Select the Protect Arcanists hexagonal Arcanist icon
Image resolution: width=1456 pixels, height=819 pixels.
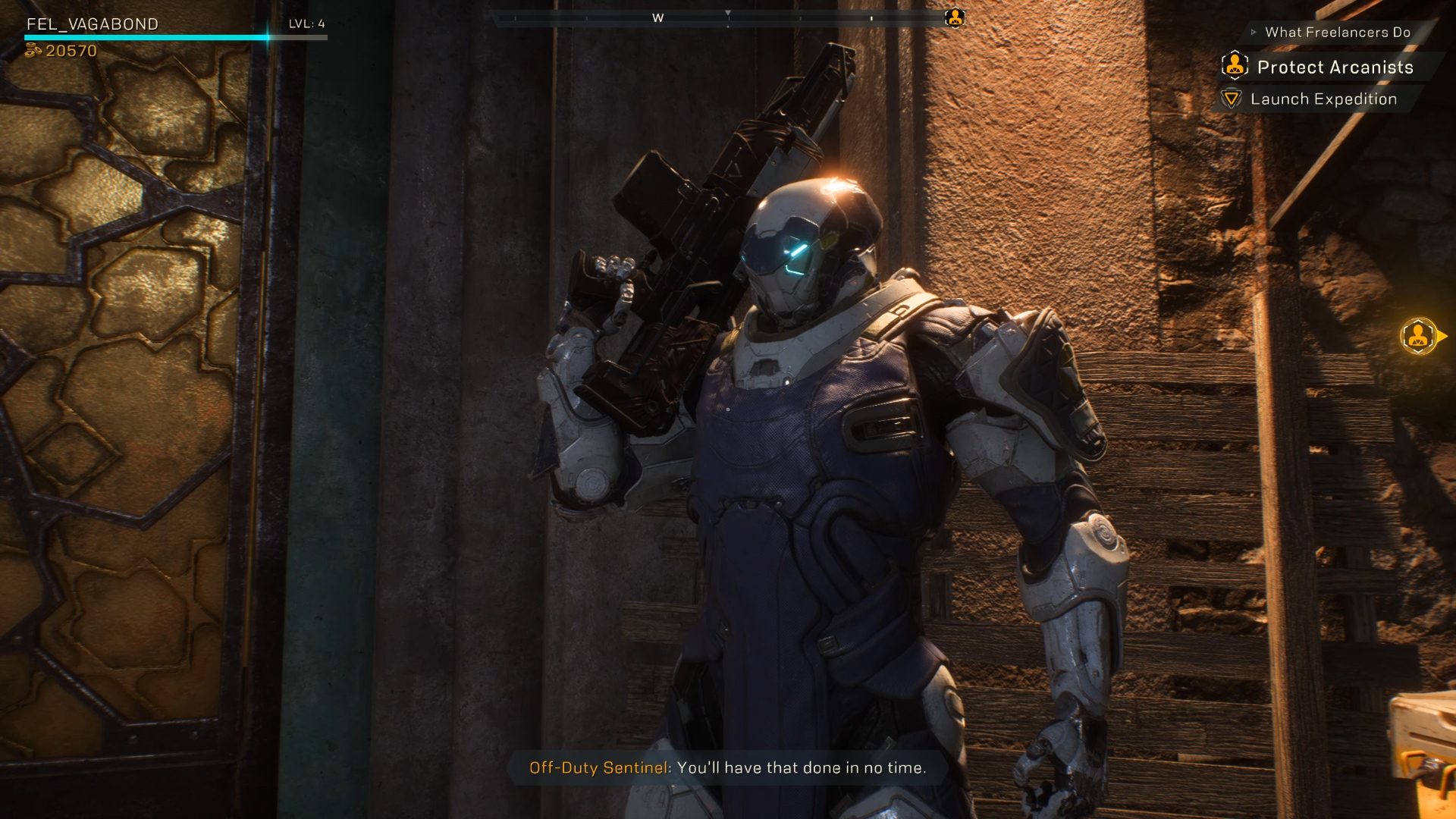(x=1235, y=67)
